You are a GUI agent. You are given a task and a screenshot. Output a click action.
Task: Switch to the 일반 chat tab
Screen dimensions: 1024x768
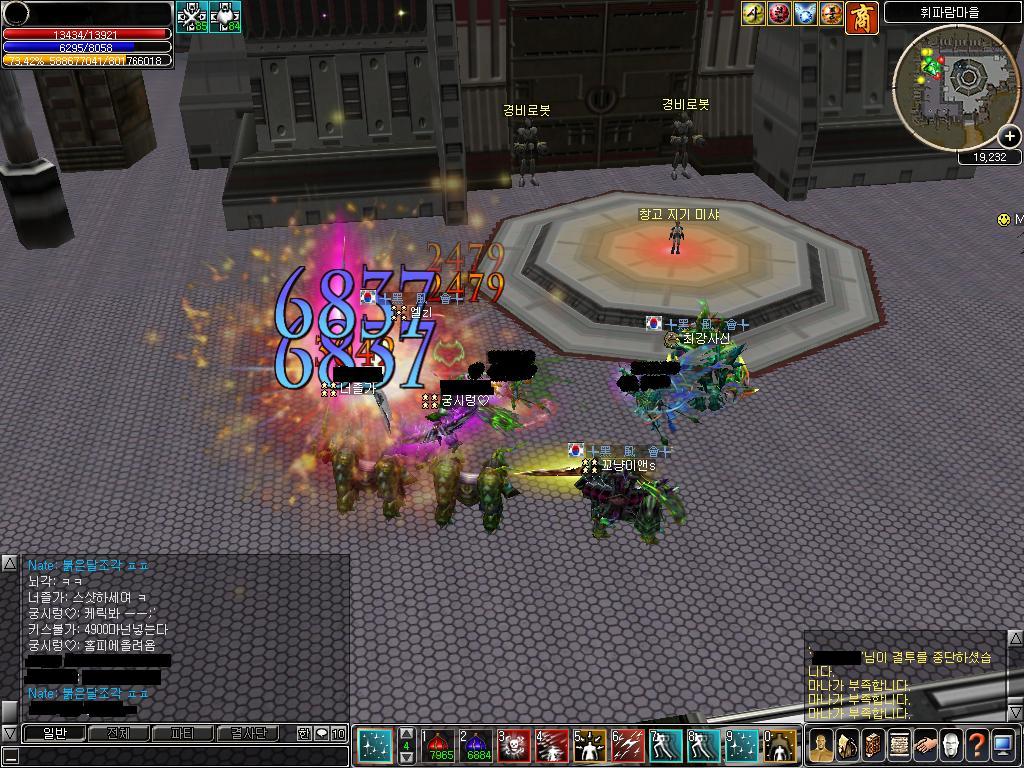(x=55, y=733)
